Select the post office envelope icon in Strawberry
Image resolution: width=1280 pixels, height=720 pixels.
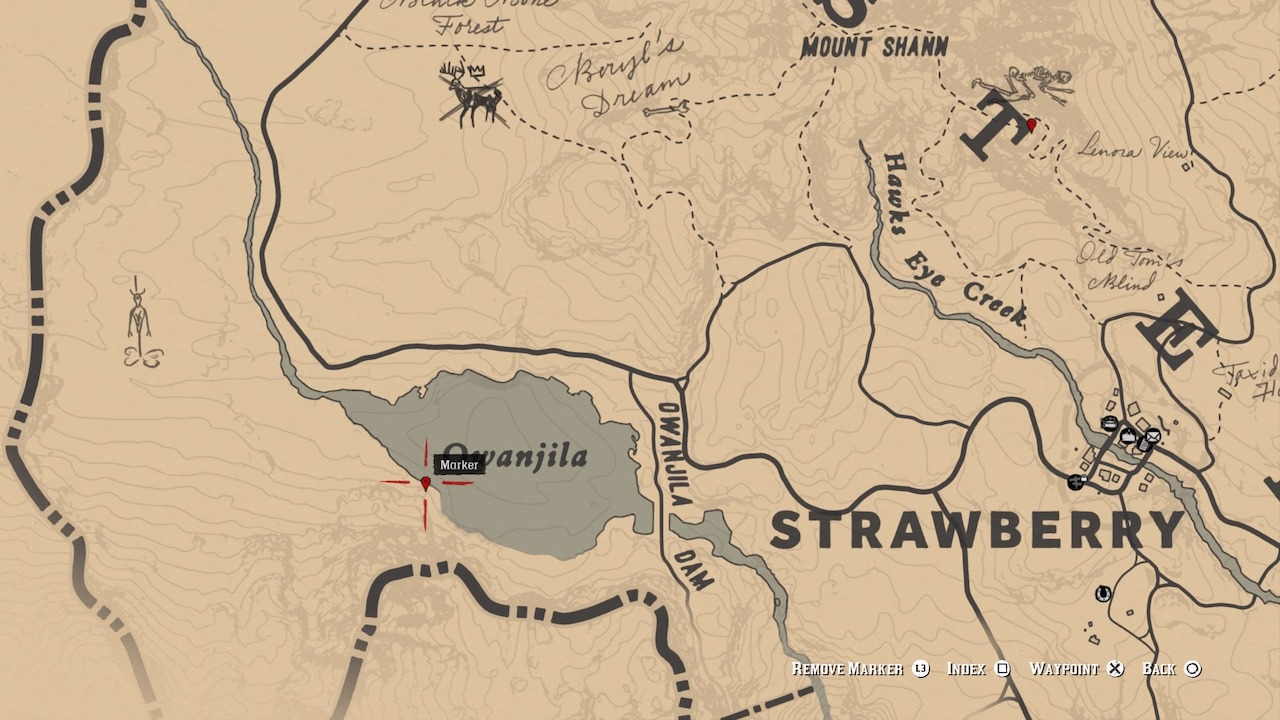click(x=1153, y=436)
